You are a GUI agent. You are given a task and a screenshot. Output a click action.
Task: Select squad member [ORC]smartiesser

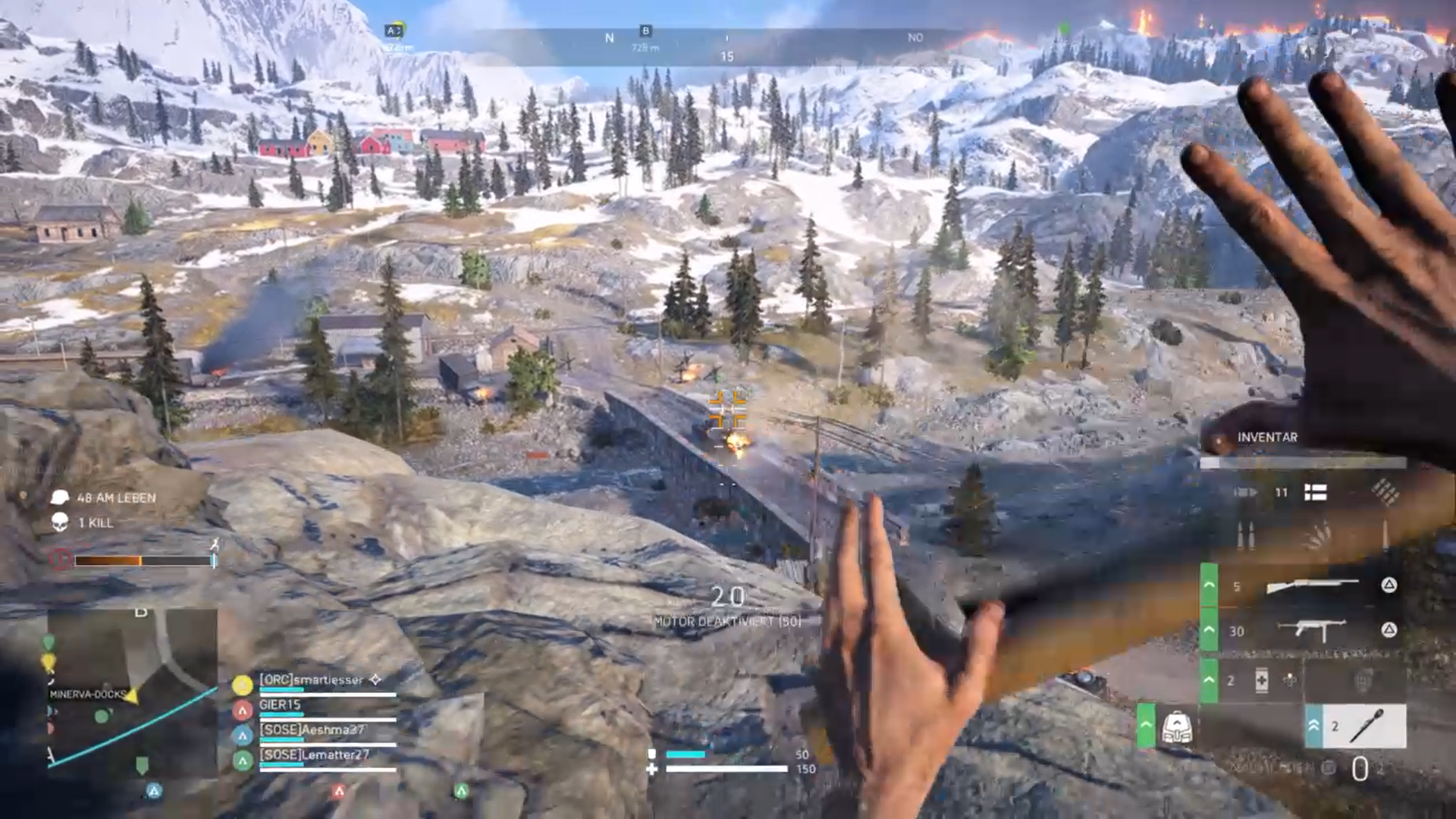click(x=311, y=680)
